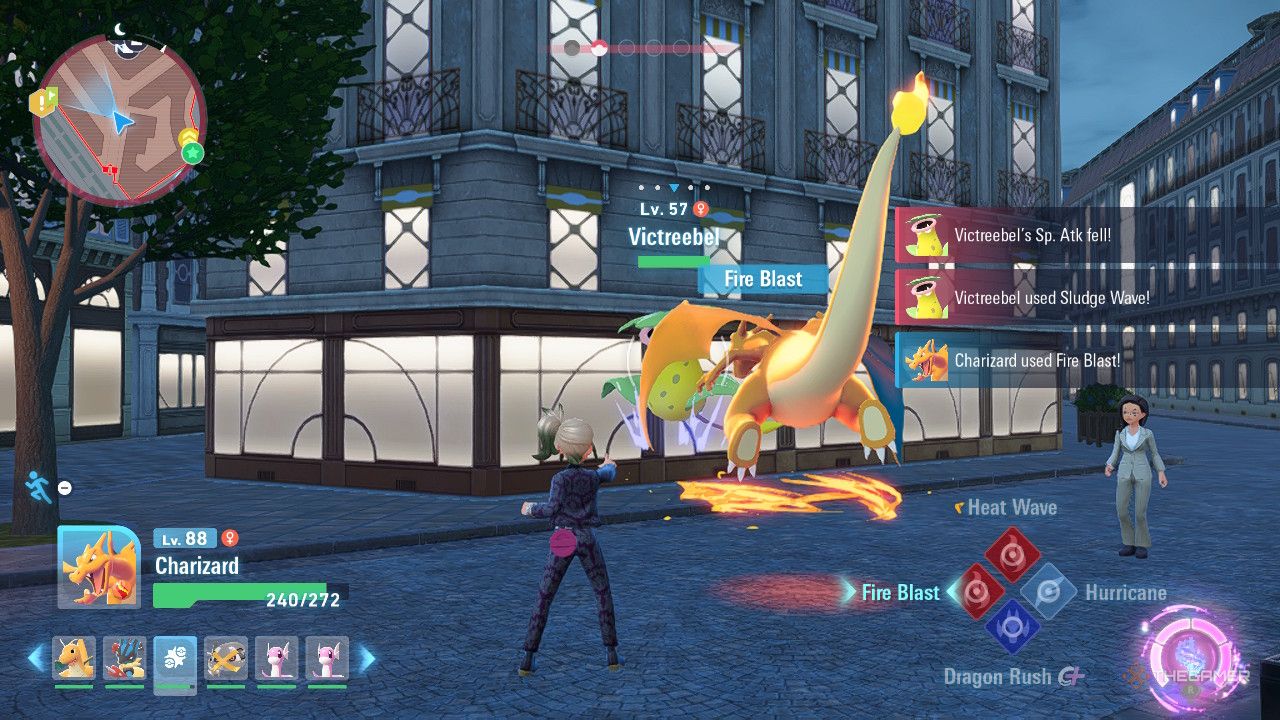Choose the Lucario party slot
The width and height of the screenshot is (1280, 720).
tap(124, 658)
